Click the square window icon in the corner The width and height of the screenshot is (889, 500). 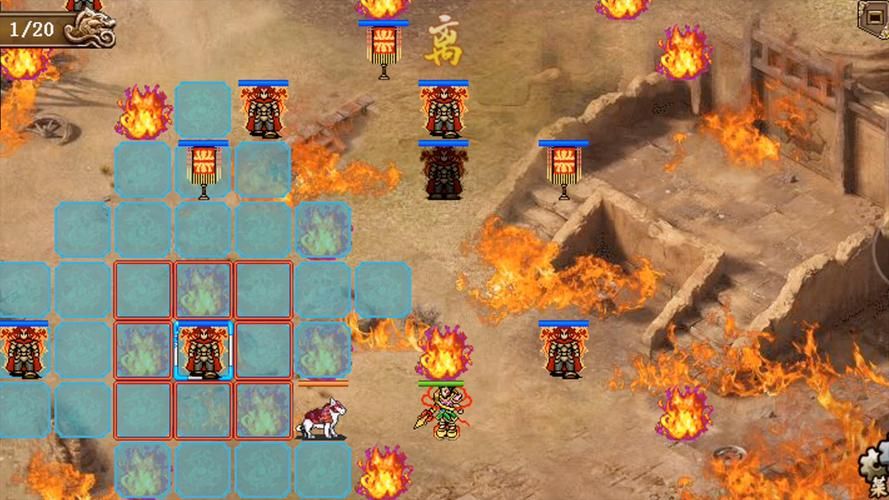click(x=874, y=15)
